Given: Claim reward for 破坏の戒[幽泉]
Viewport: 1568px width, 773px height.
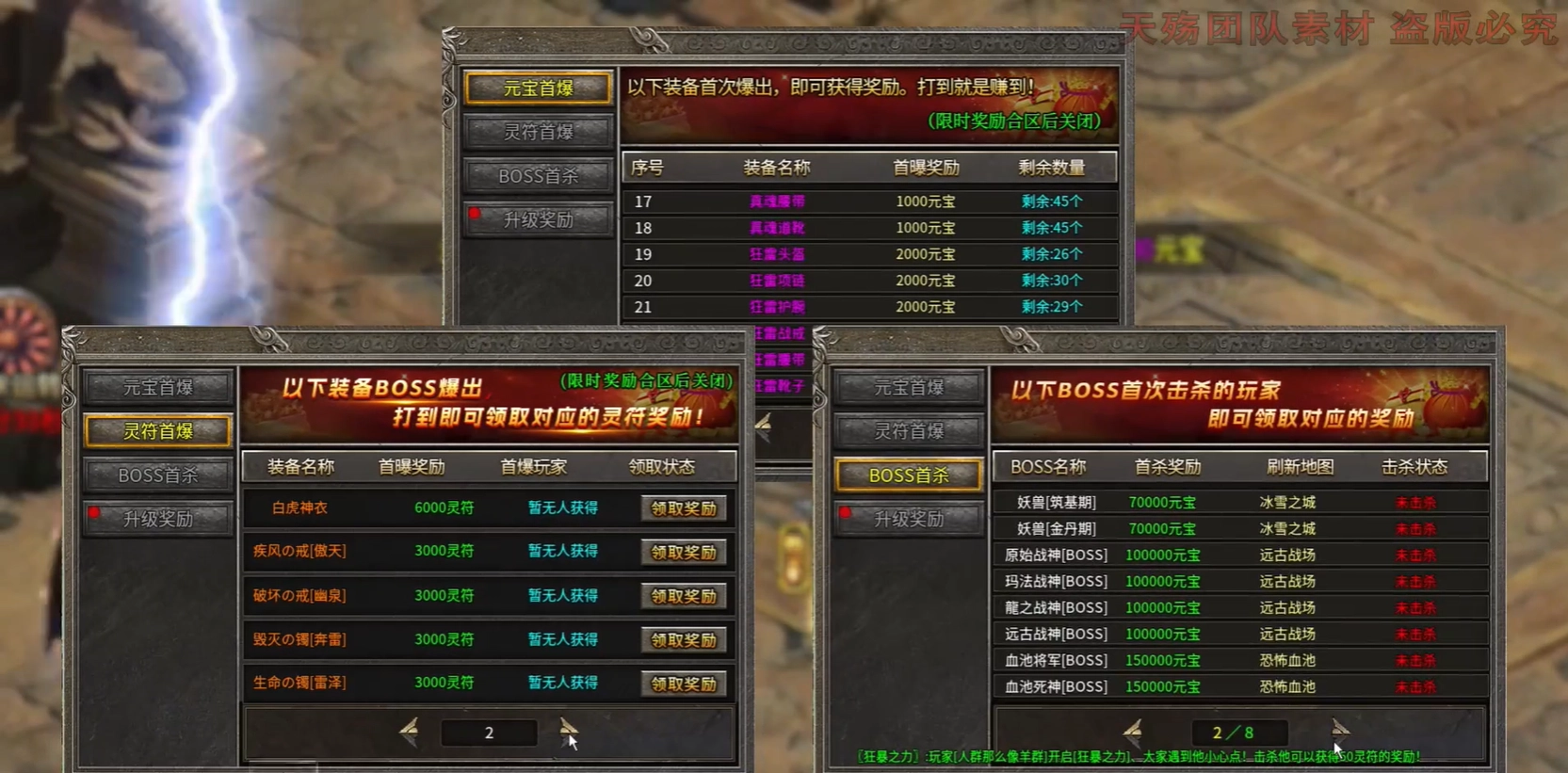Looking at the screenshot, I should pos(684,595).
